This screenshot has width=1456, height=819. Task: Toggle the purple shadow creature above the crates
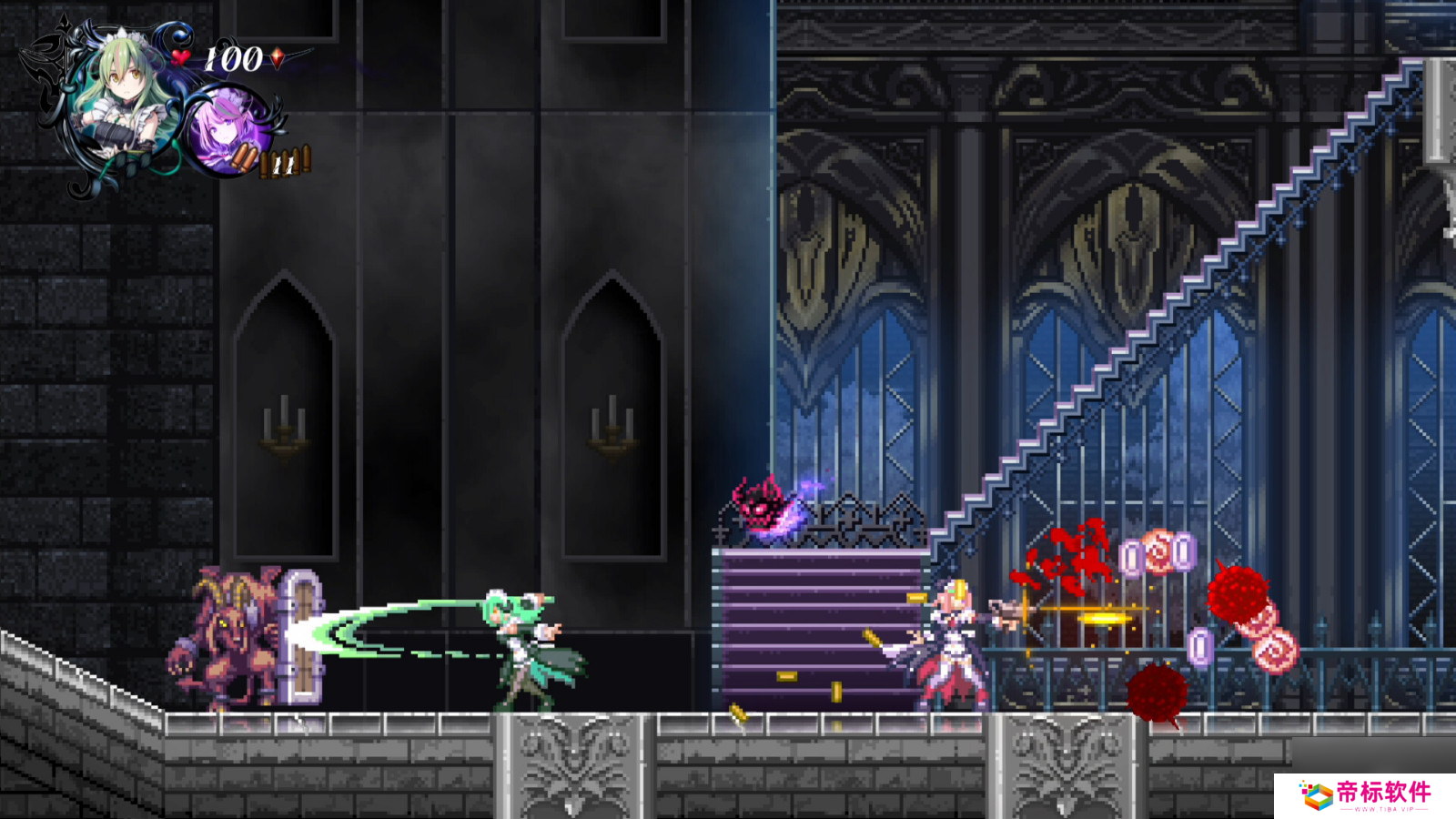tap(761, 510)
